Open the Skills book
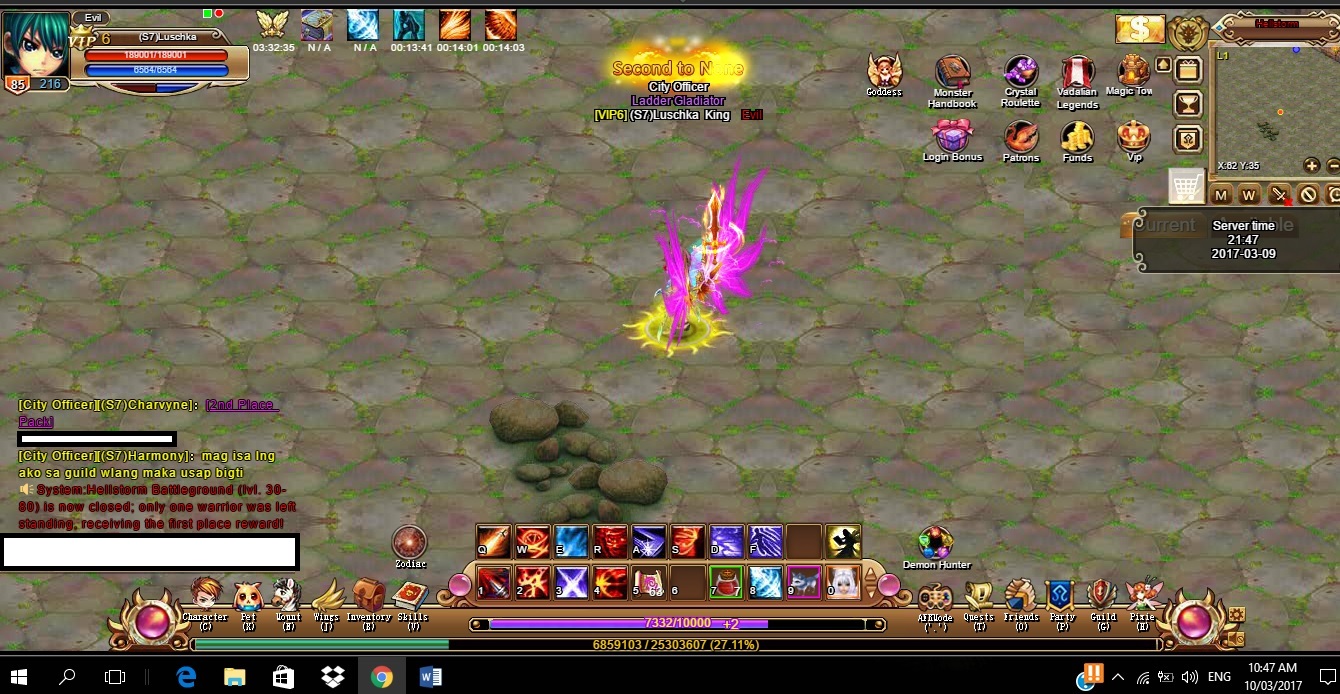This screenshot has height=694, width=1340. [410, 596]
